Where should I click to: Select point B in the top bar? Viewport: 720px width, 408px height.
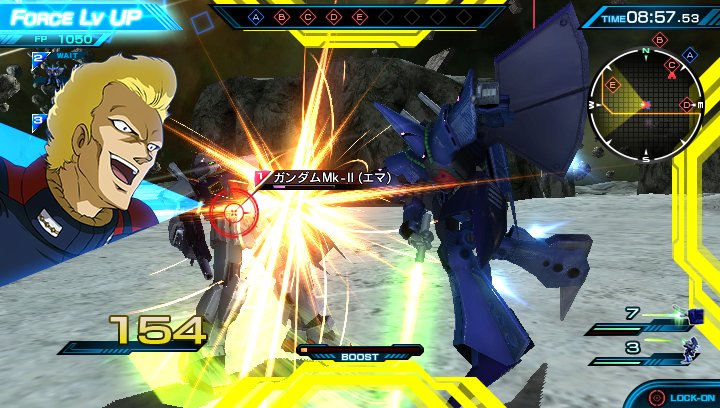[x=282, y=17]
